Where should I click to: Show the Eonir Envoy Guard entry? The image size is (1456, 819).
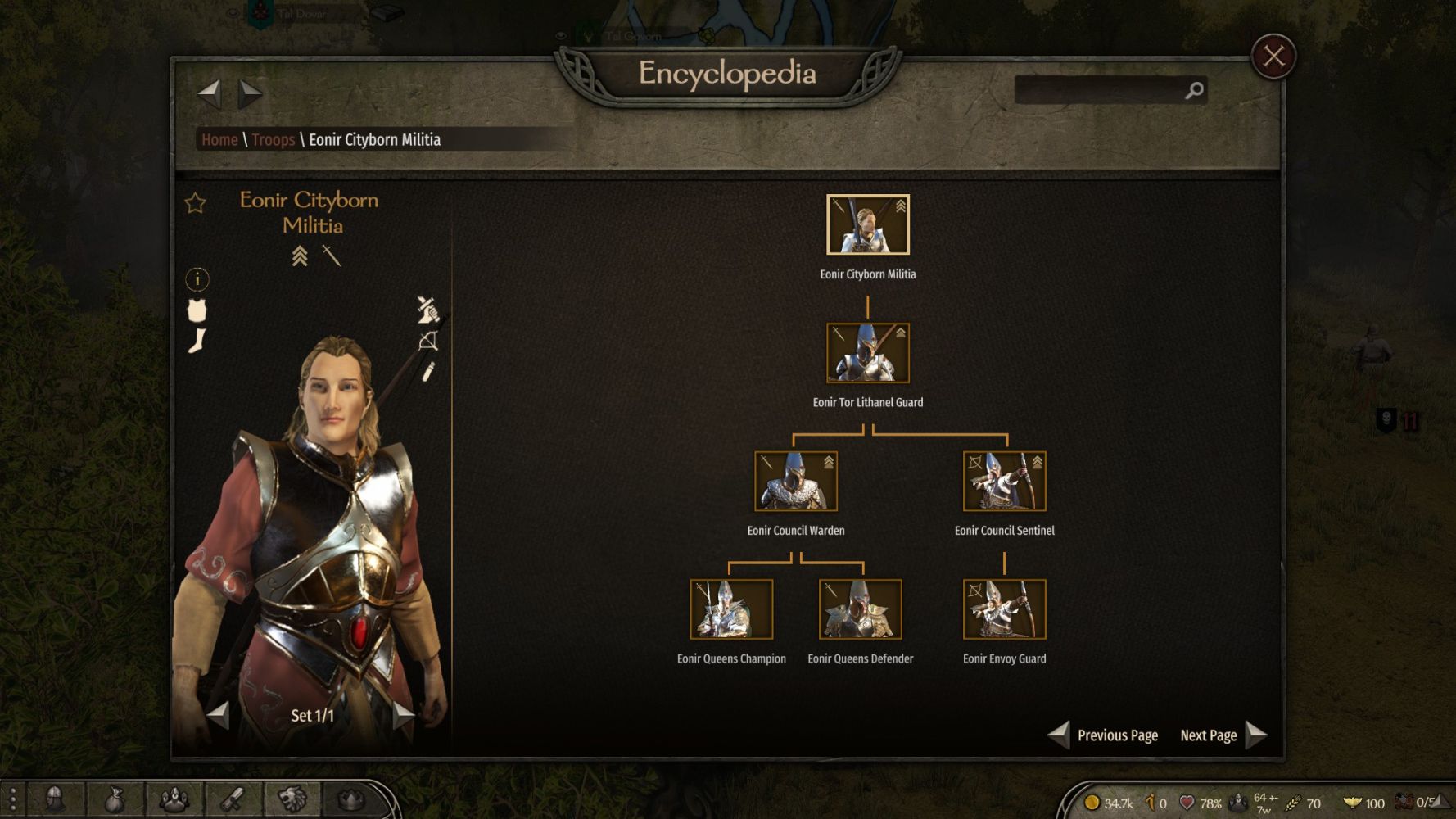point(1004,609)
